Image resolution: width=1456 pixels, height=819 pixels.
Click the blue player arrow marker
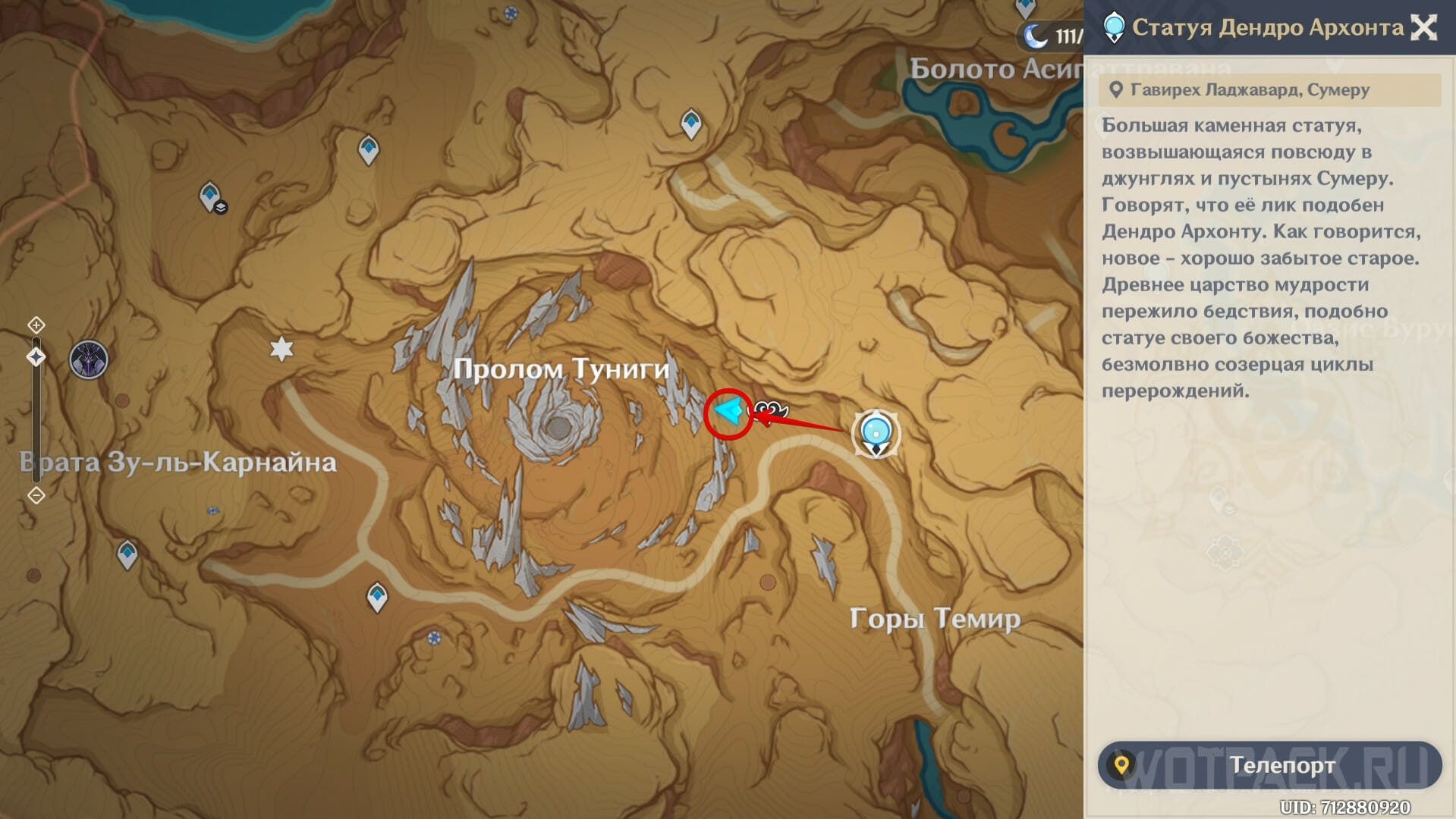point(729,412)
